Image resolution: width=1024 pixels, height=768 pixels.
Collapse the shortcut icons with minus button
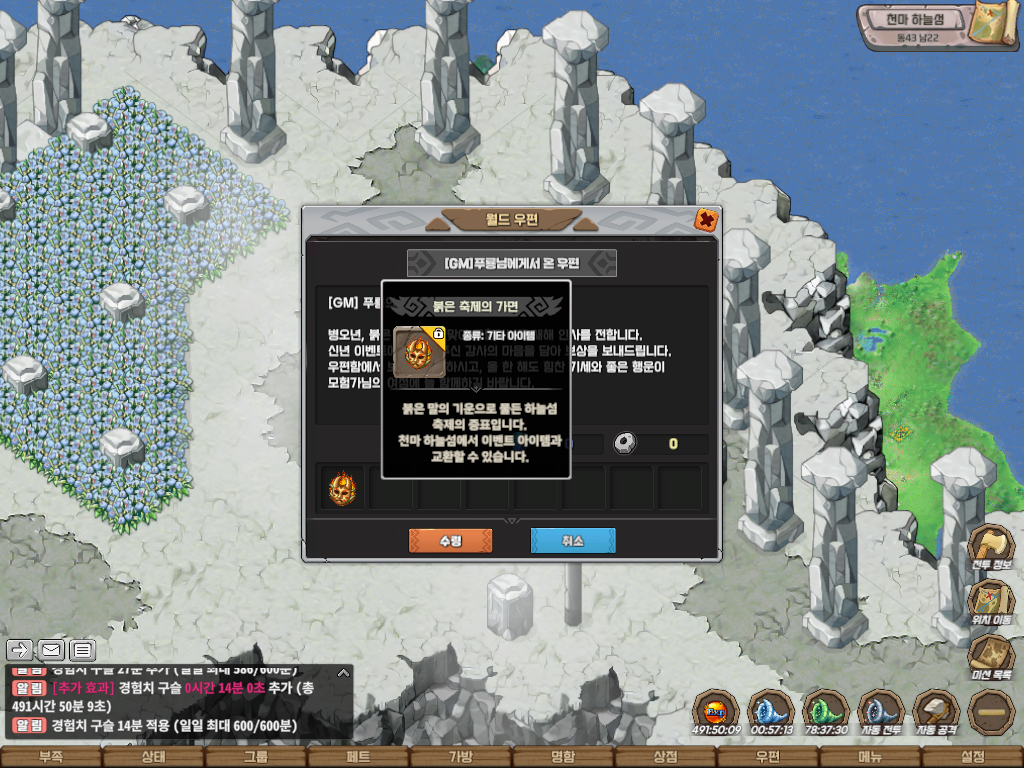pyautogui.click(x=991, y=711)
